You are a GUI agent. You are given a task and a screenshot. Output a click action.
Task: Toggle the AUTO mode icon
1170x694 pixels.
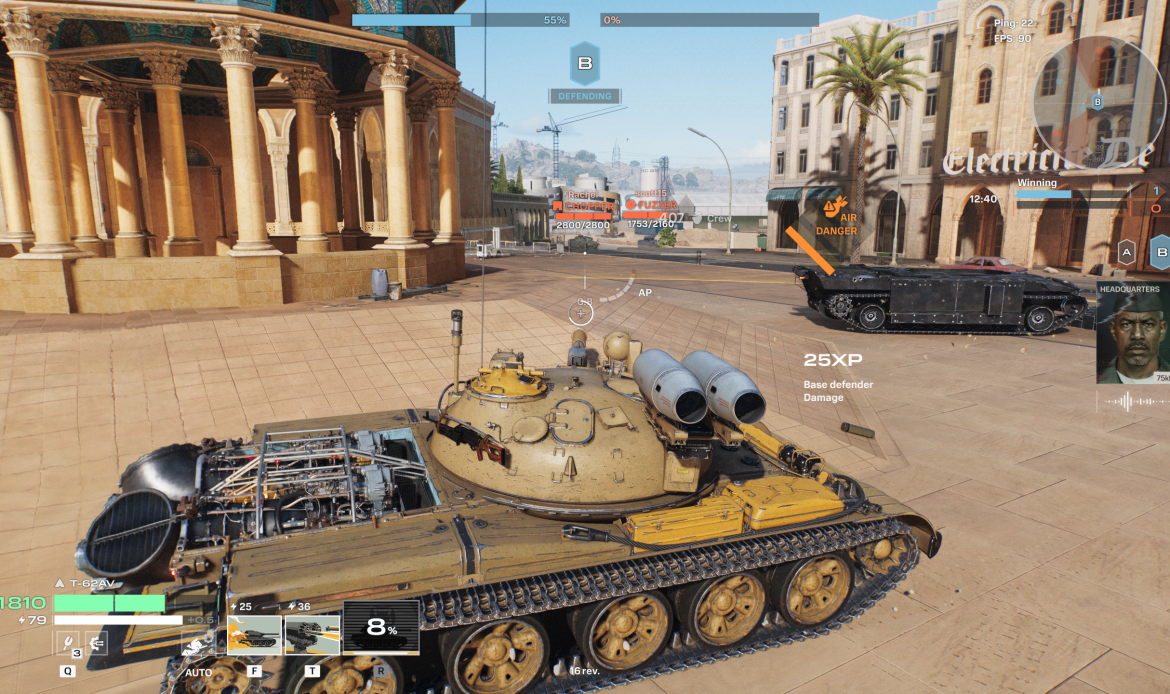pyautogui.click(x=198, y=645)
